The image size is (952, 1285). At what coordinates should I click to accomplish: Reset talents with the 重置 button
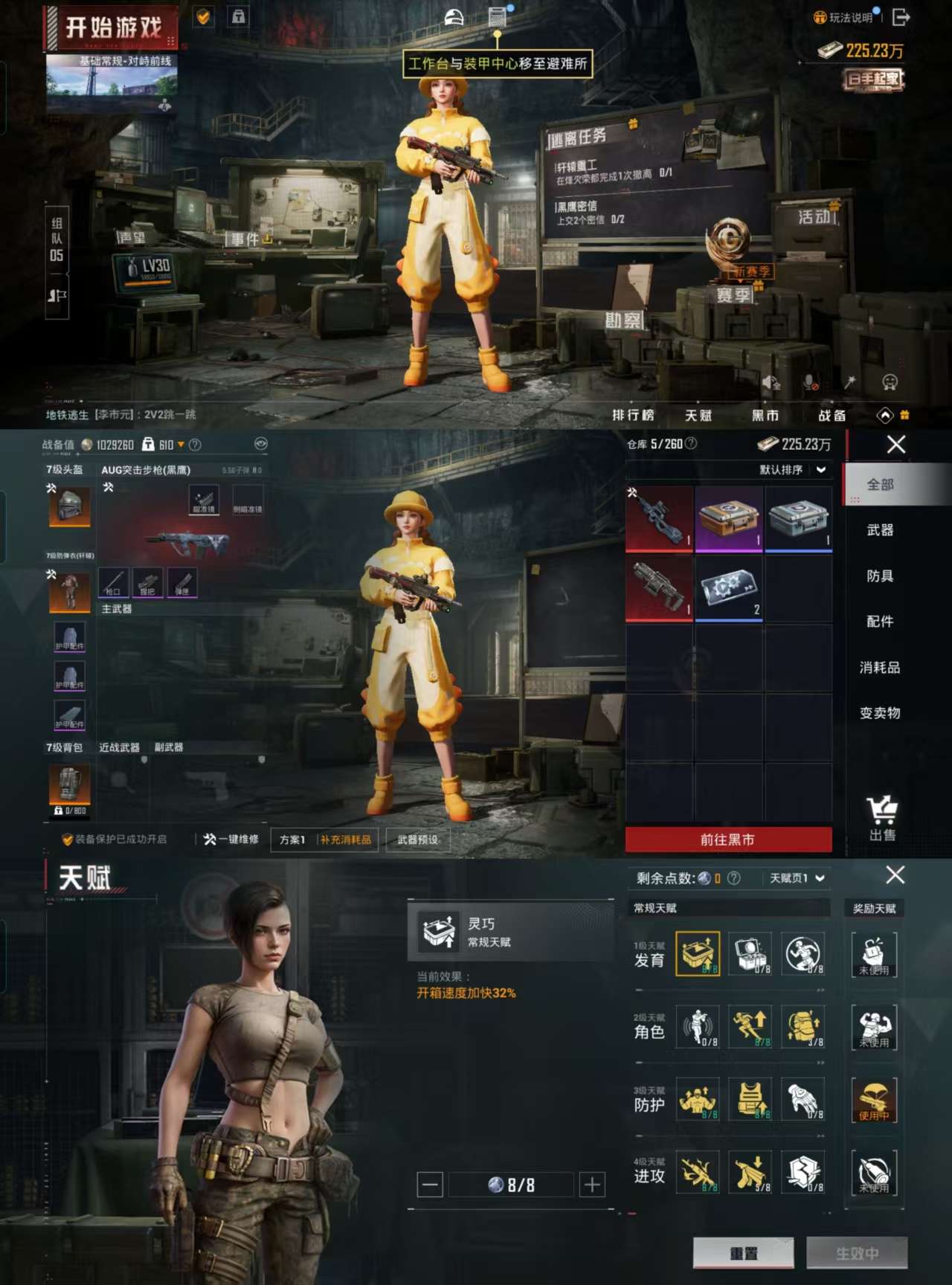tap(743, 1253)
